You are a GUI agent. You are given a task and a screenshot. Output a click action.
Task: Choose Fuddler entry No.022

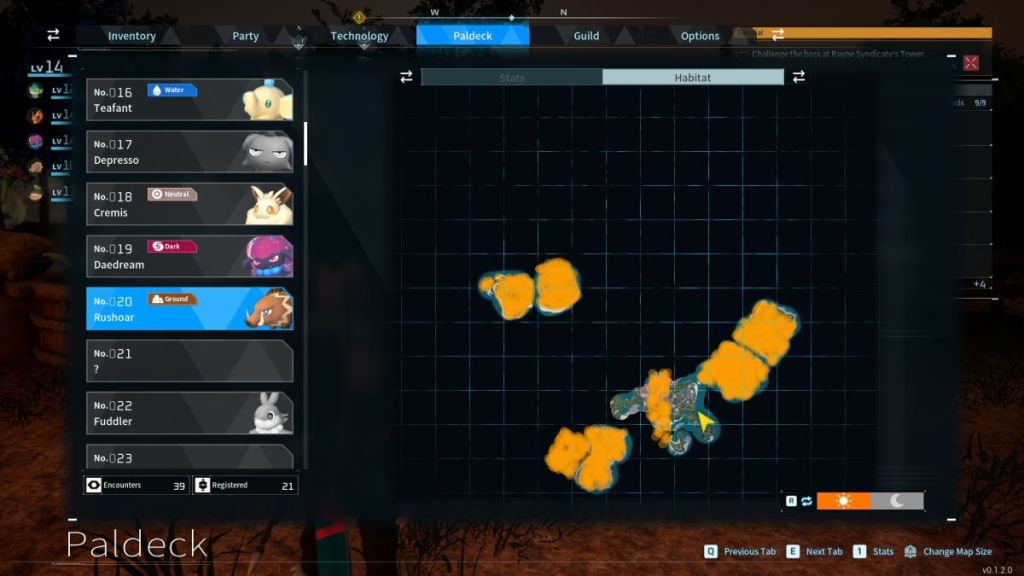189,413
